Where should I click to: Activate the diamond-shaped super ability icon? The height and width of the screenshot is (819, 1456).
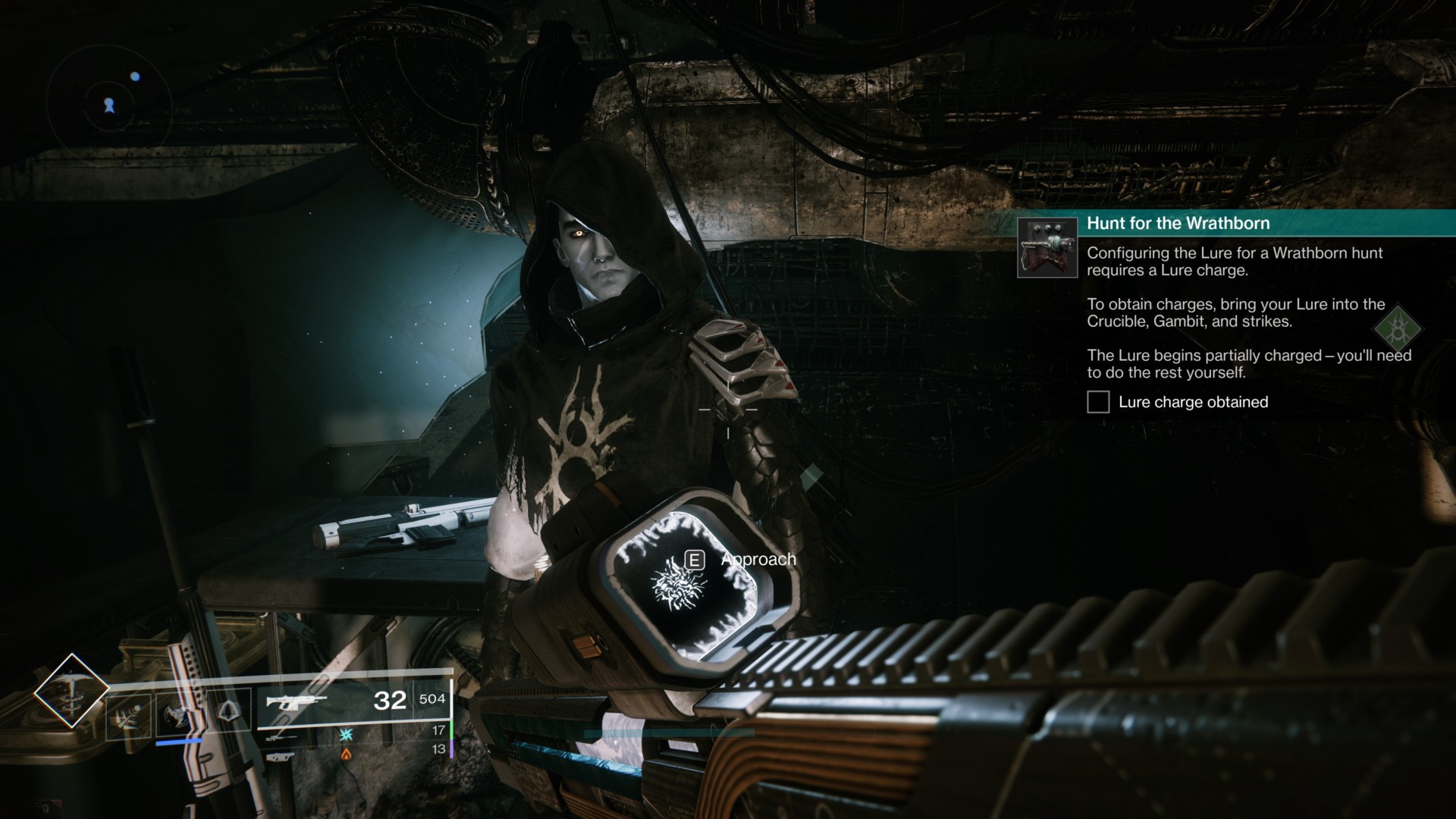[71, 691]
